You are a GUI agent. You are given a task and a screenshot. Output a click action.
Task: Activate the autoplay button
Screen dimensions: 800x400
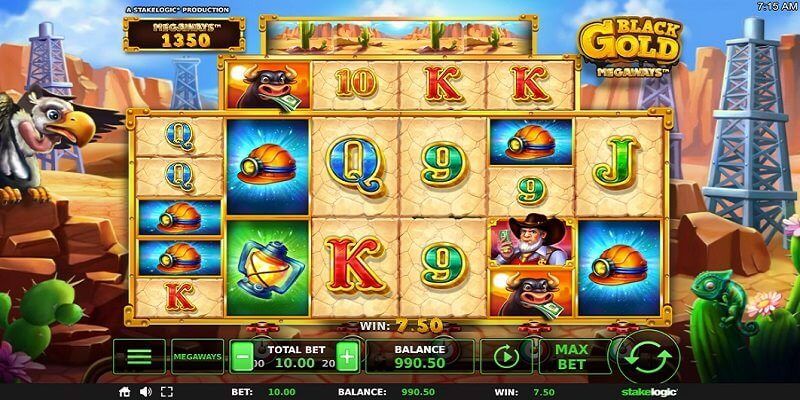click(x=506, y=356)
